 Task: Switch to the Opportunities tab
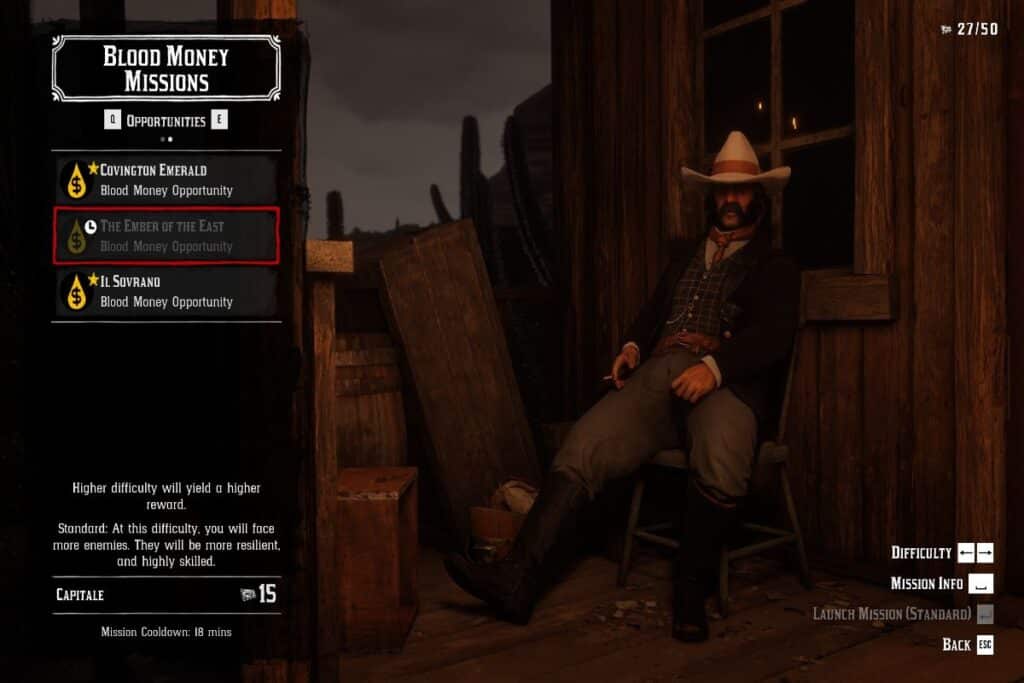(x=166, y=121)
